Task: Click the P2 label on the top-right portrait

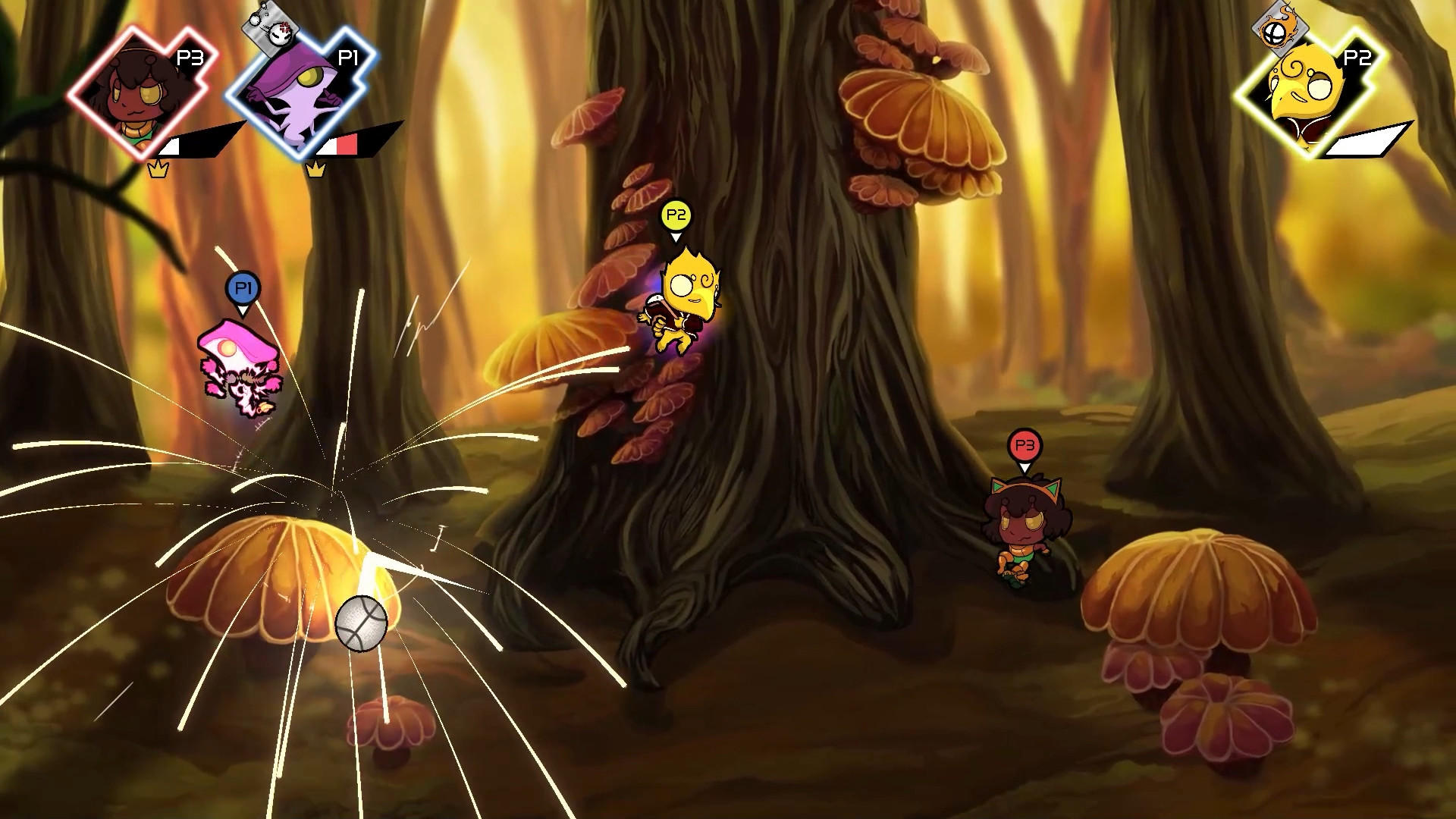Action: (1356, 57)
